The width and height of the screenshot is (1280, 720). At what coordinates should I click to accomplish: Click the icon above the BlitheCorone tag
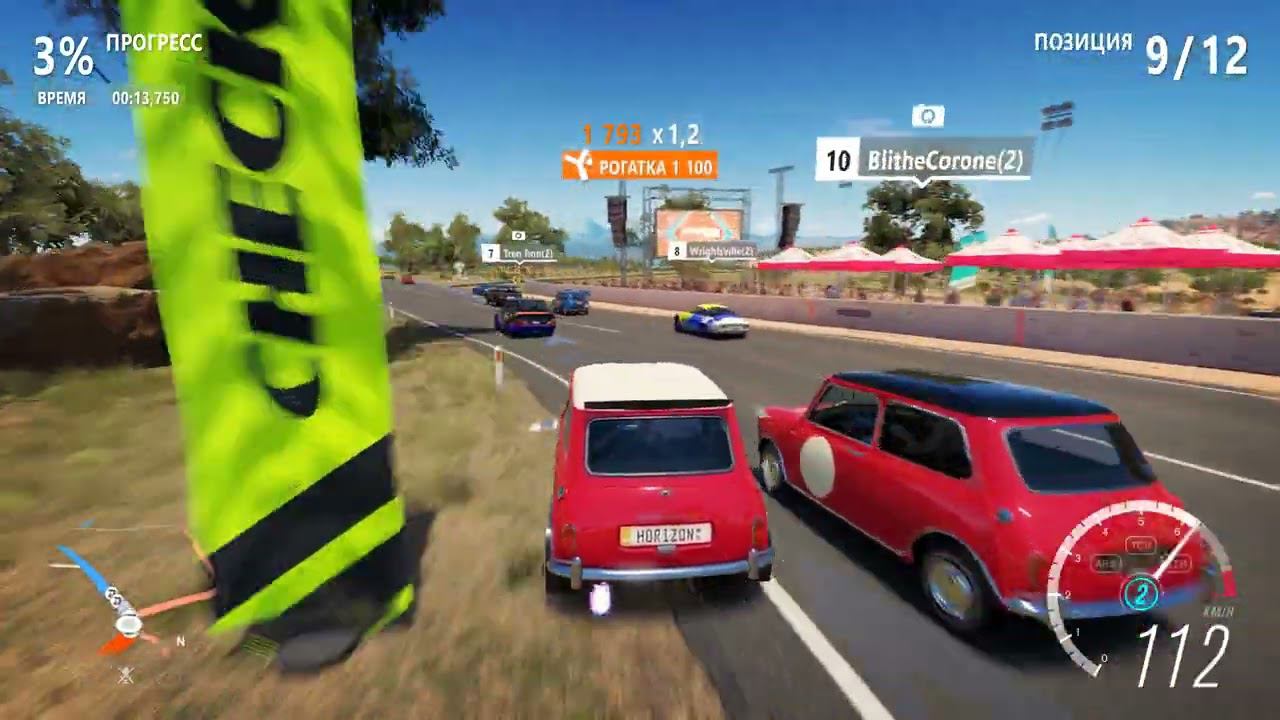928,117
